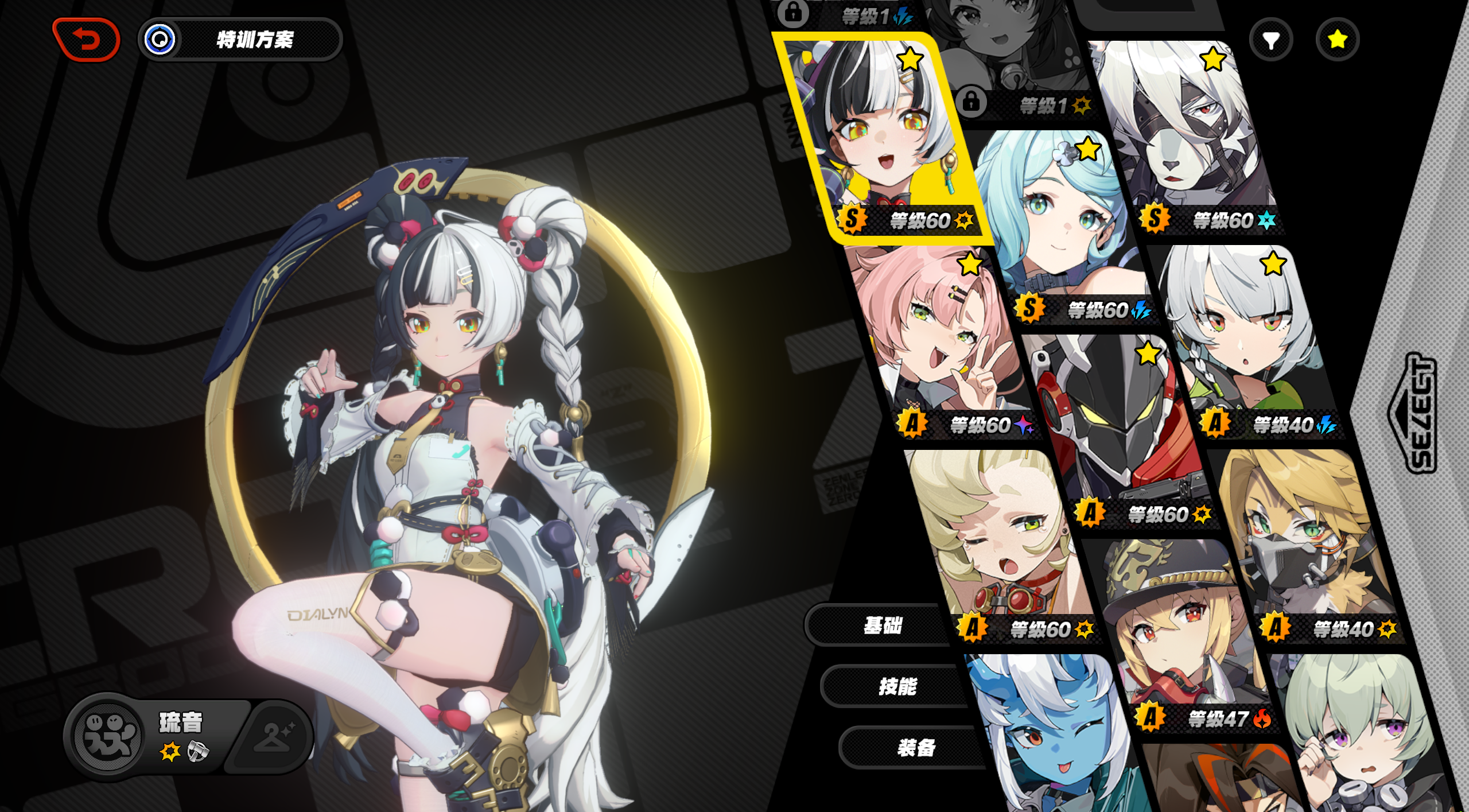Image resolution: width=1469 pixels, height=812 pixels.
Task: Select the pink-haired peace-sign agent
Action: pos(941,339)
